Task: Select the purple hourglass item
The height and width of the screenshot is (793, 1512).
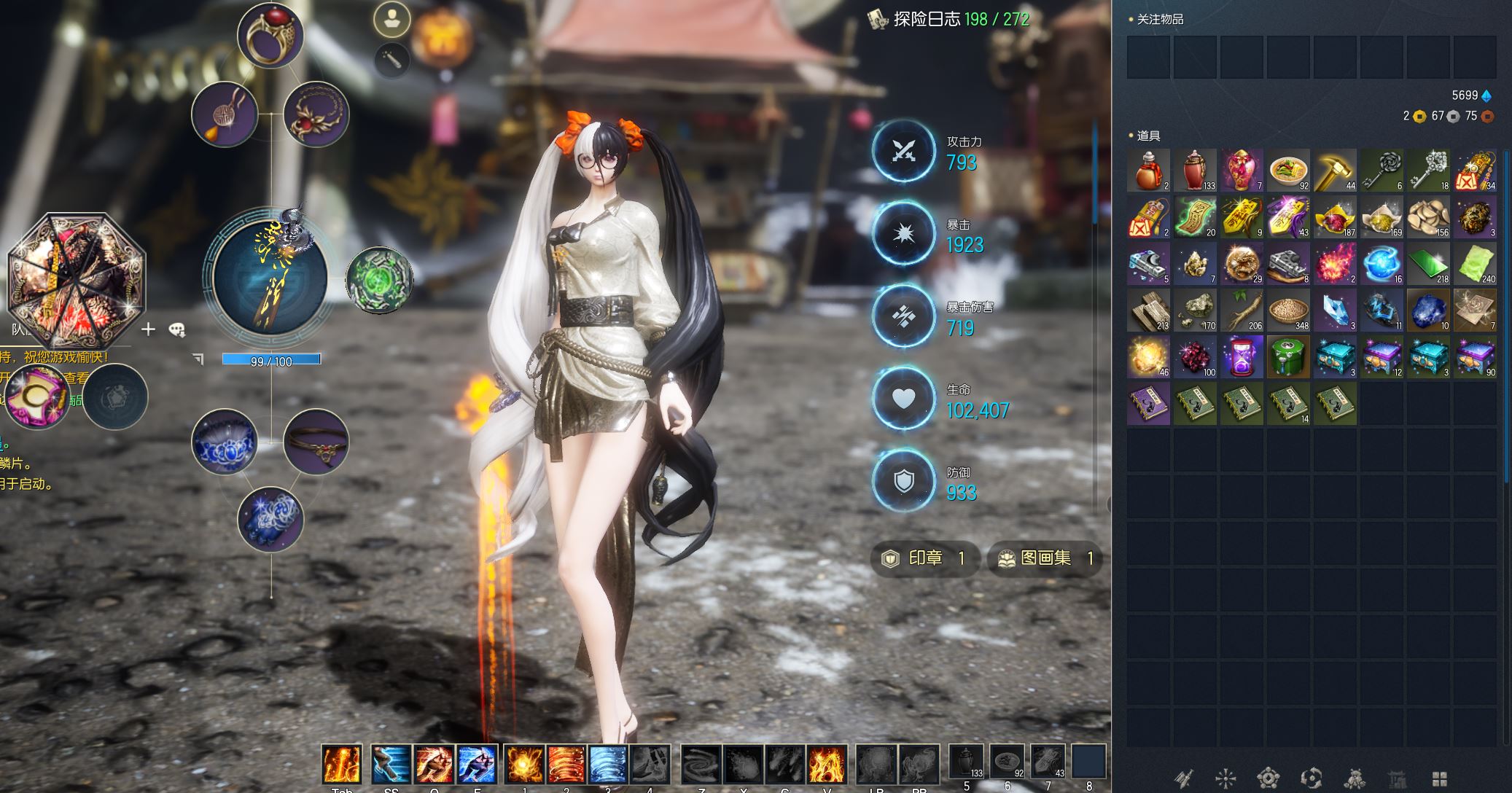Action: tap(1242, 357)
